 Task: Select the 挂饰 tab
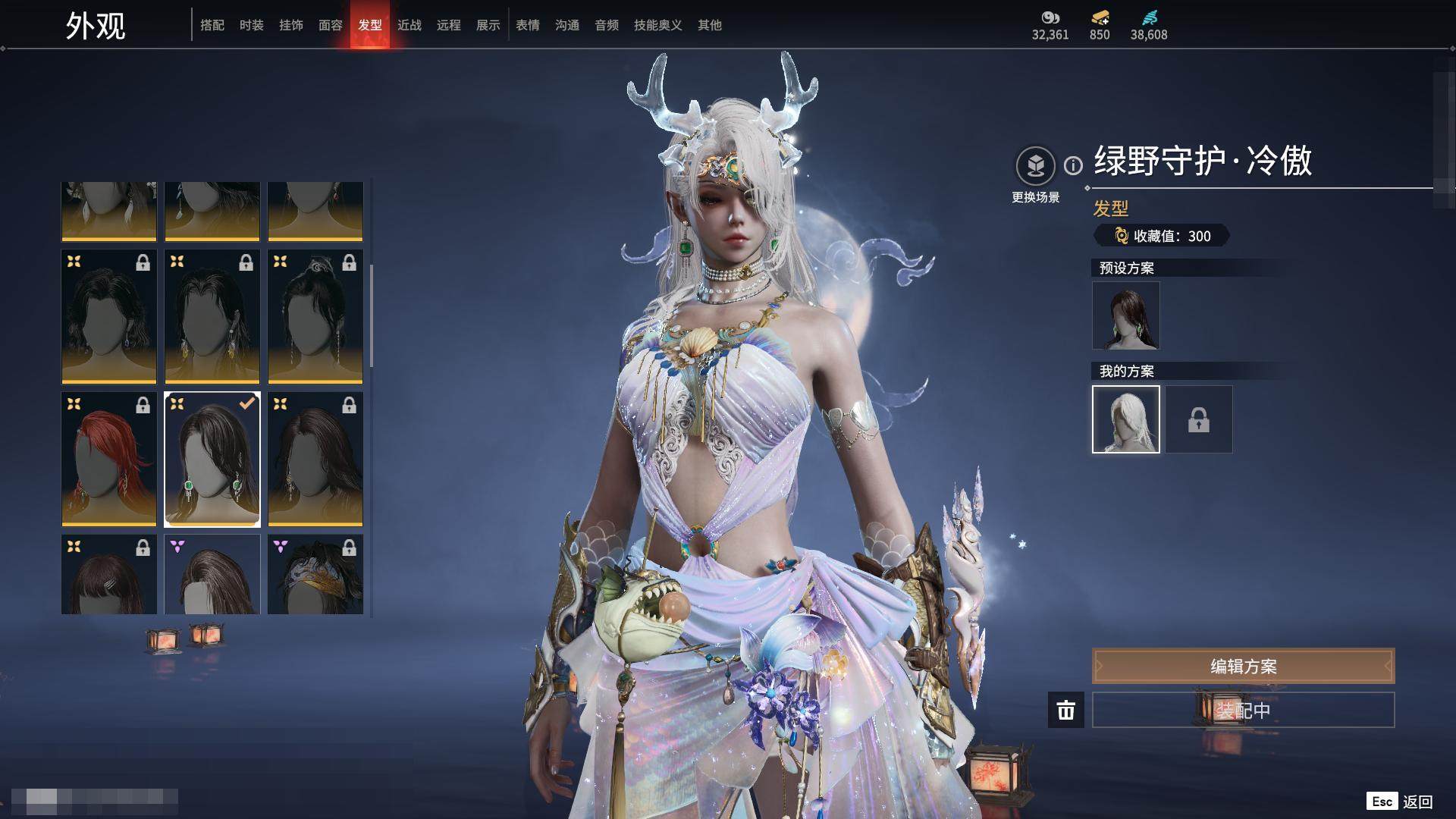[291, 25]
